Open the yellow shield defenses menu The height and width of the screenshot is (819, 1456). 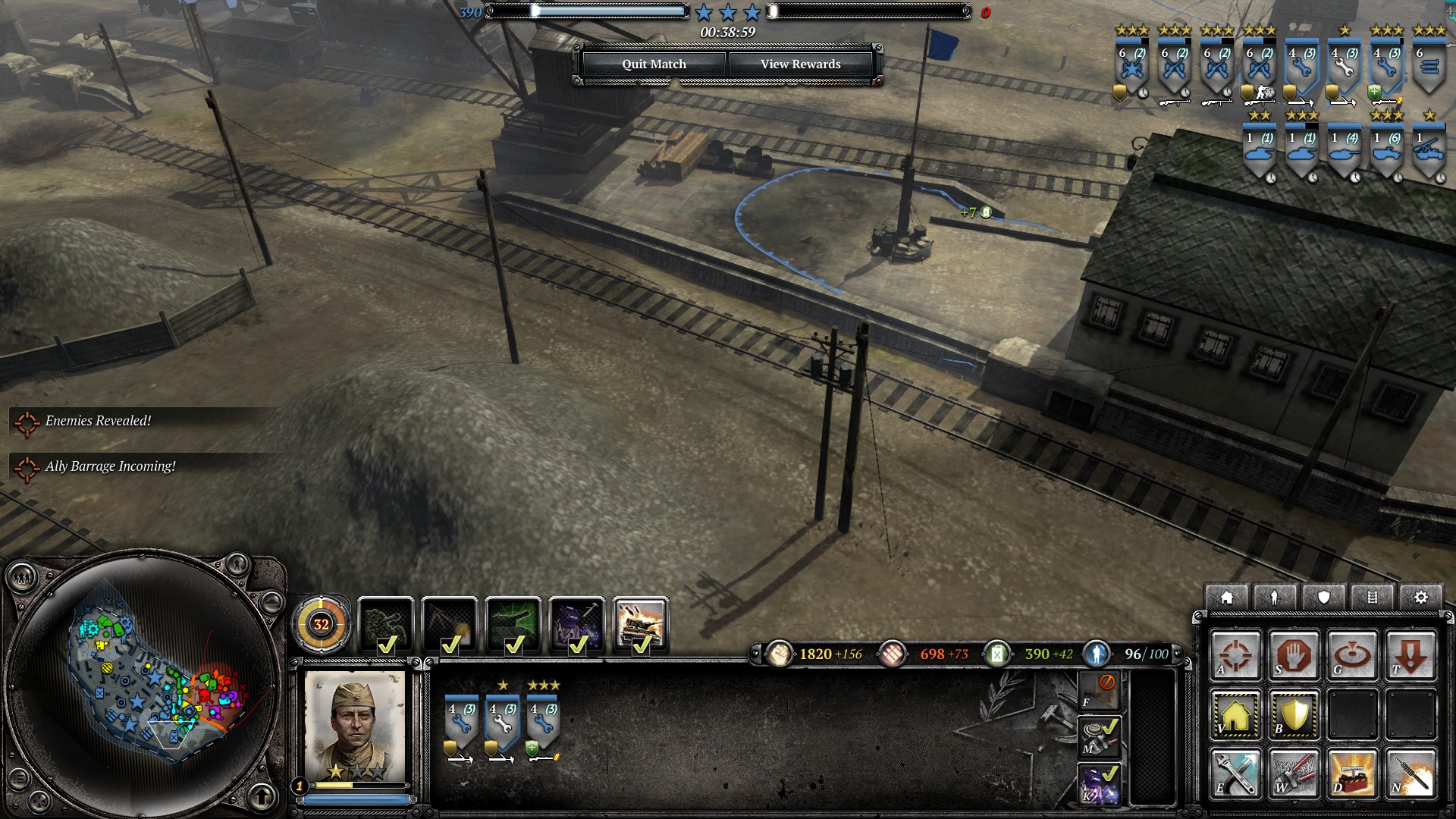tap(1294, 714)
